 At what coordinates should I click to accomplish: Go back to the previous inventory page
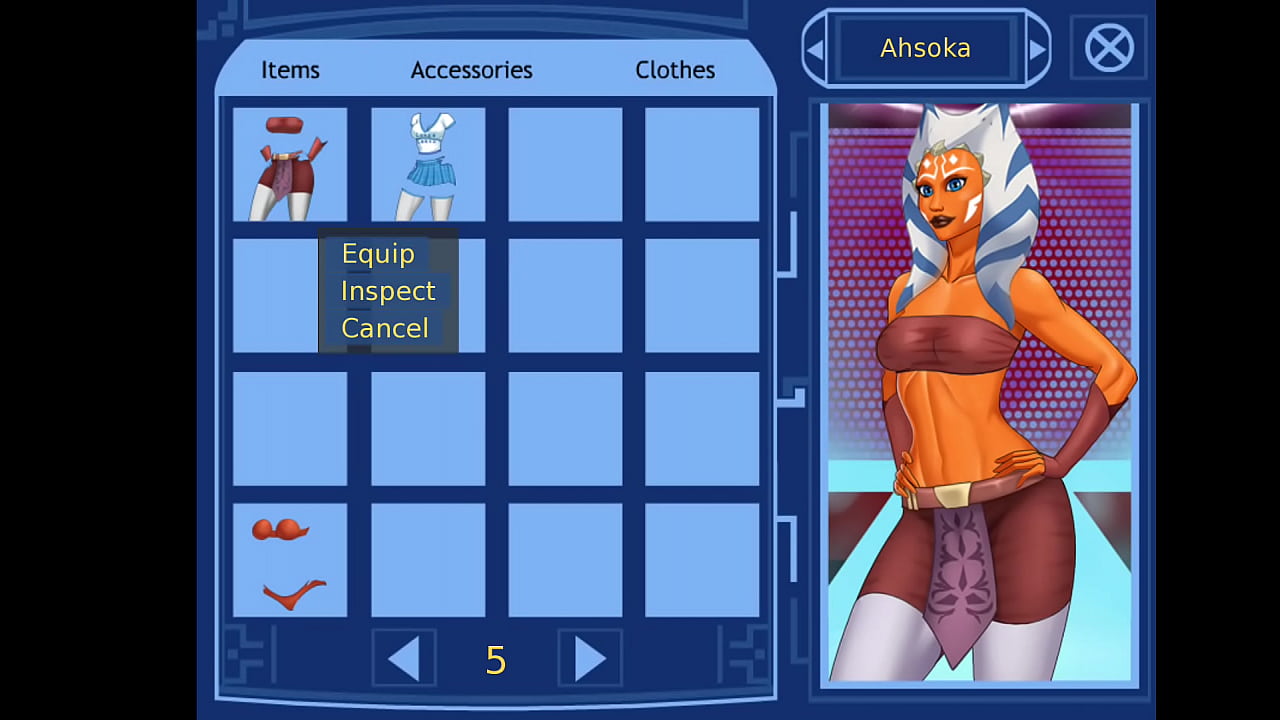(x=404, y=659)
